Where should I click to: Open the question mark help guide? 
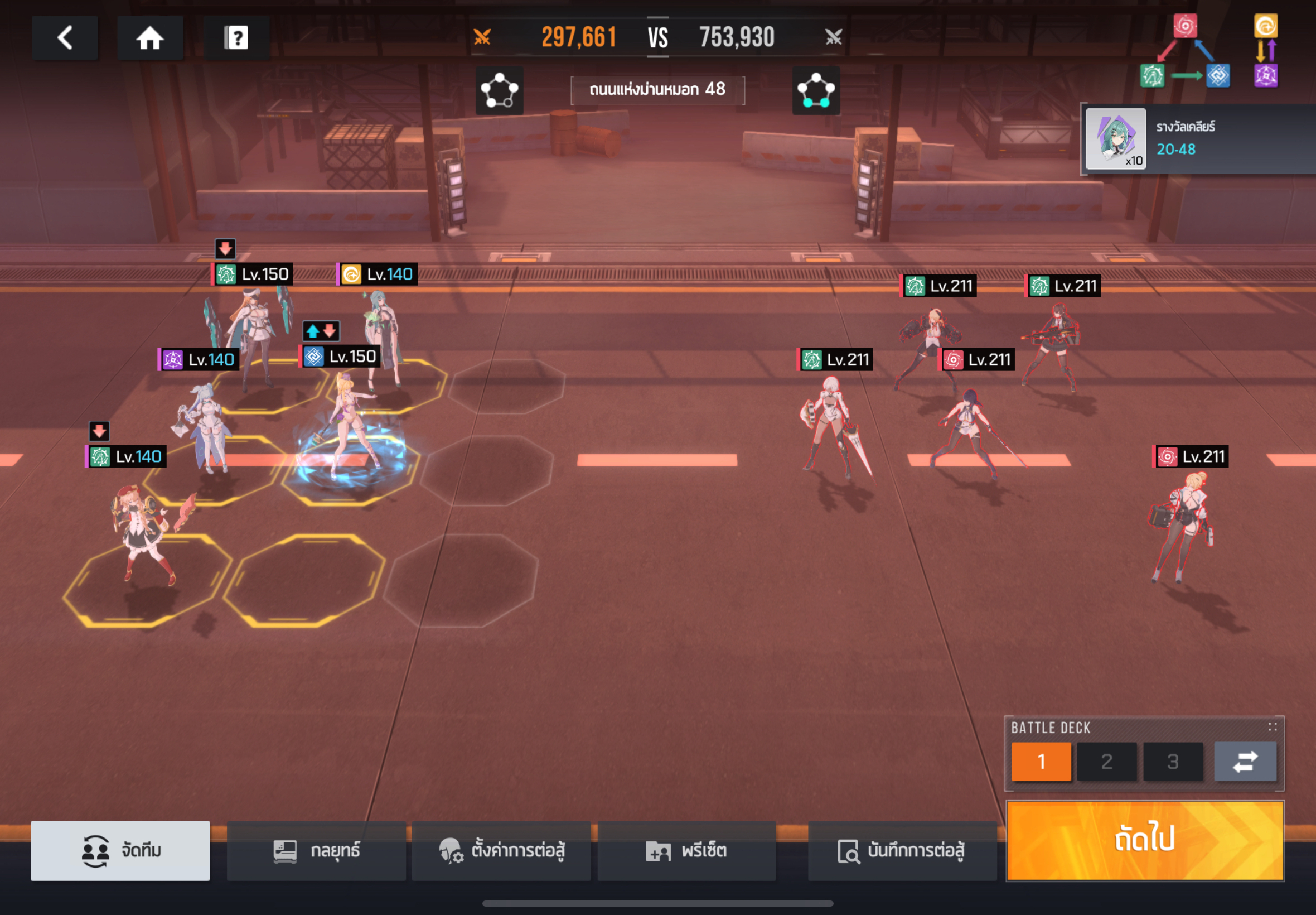pos(236,38)
